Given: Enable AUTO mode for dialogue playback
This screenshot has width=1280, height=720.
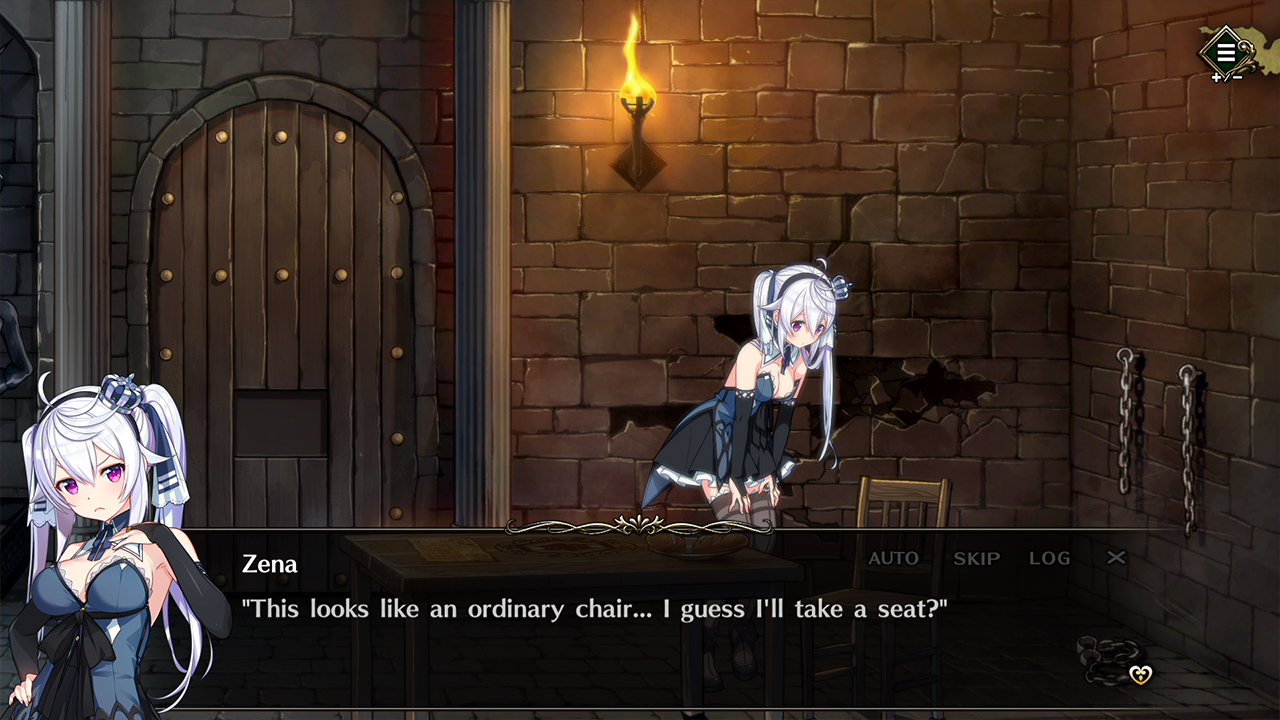Looking at the screenshot, I should (893, 559).
